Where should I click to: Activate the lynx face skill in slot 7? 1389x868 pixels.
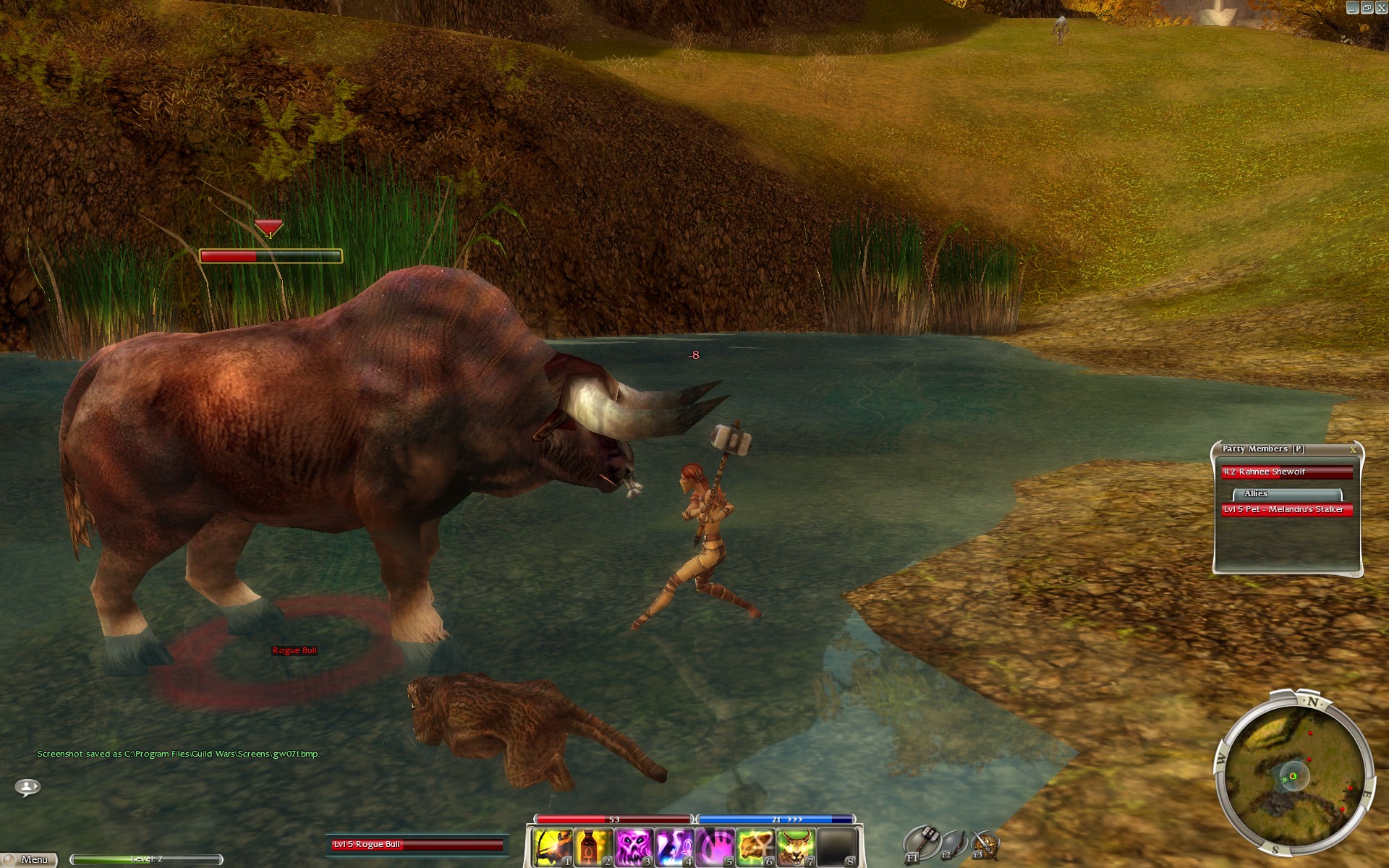[x=796, y=847]
